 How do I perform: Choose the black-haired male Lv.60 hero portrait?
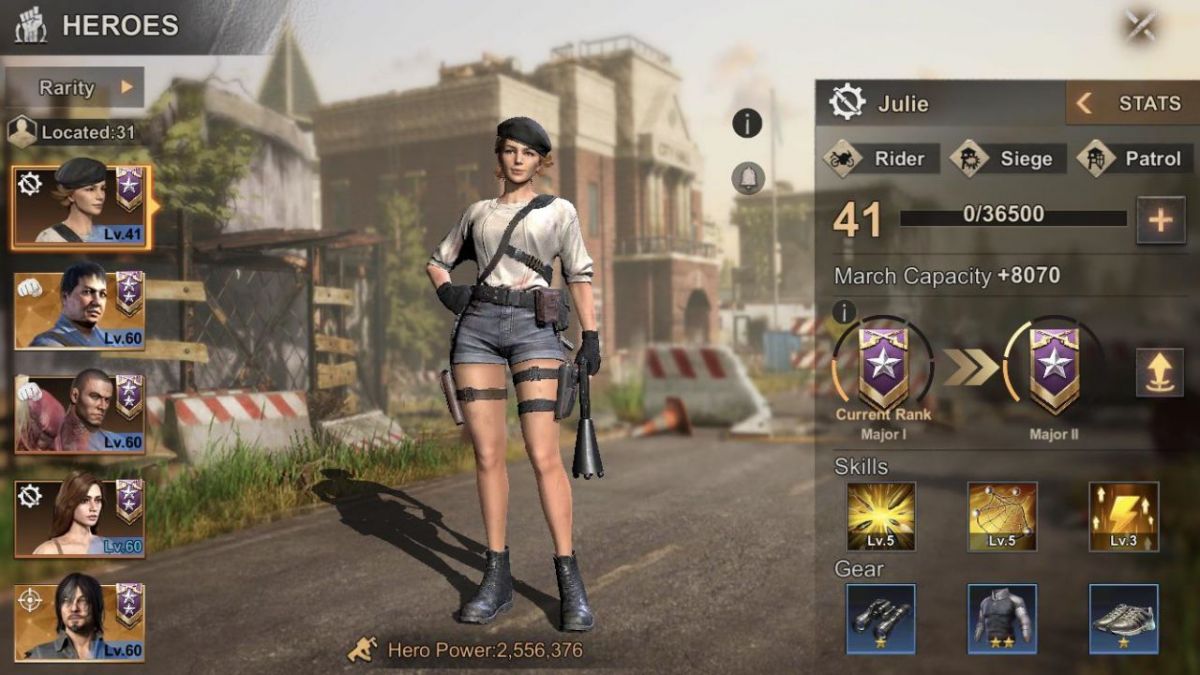click(x=80, y=310)
